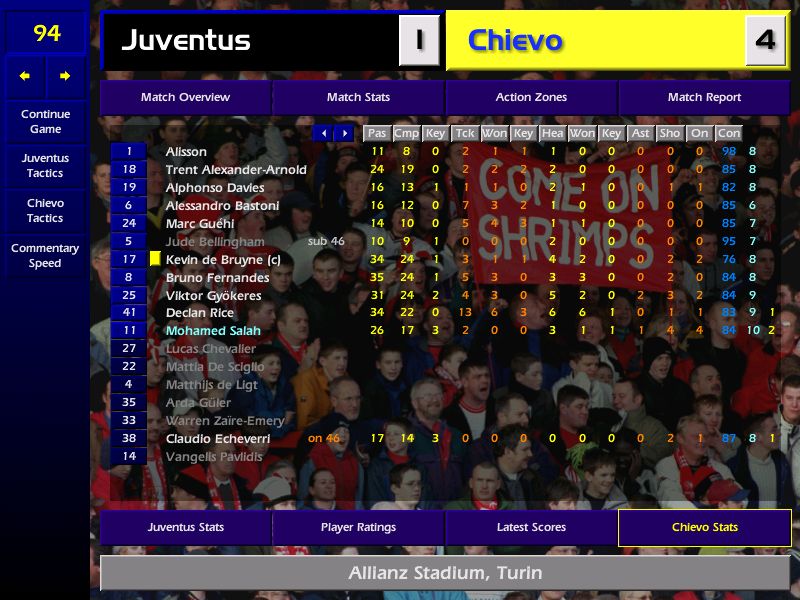This screenshot has height=600, width=800.
Task: Switch to Chievo Stats
Action: coord(704,528)
